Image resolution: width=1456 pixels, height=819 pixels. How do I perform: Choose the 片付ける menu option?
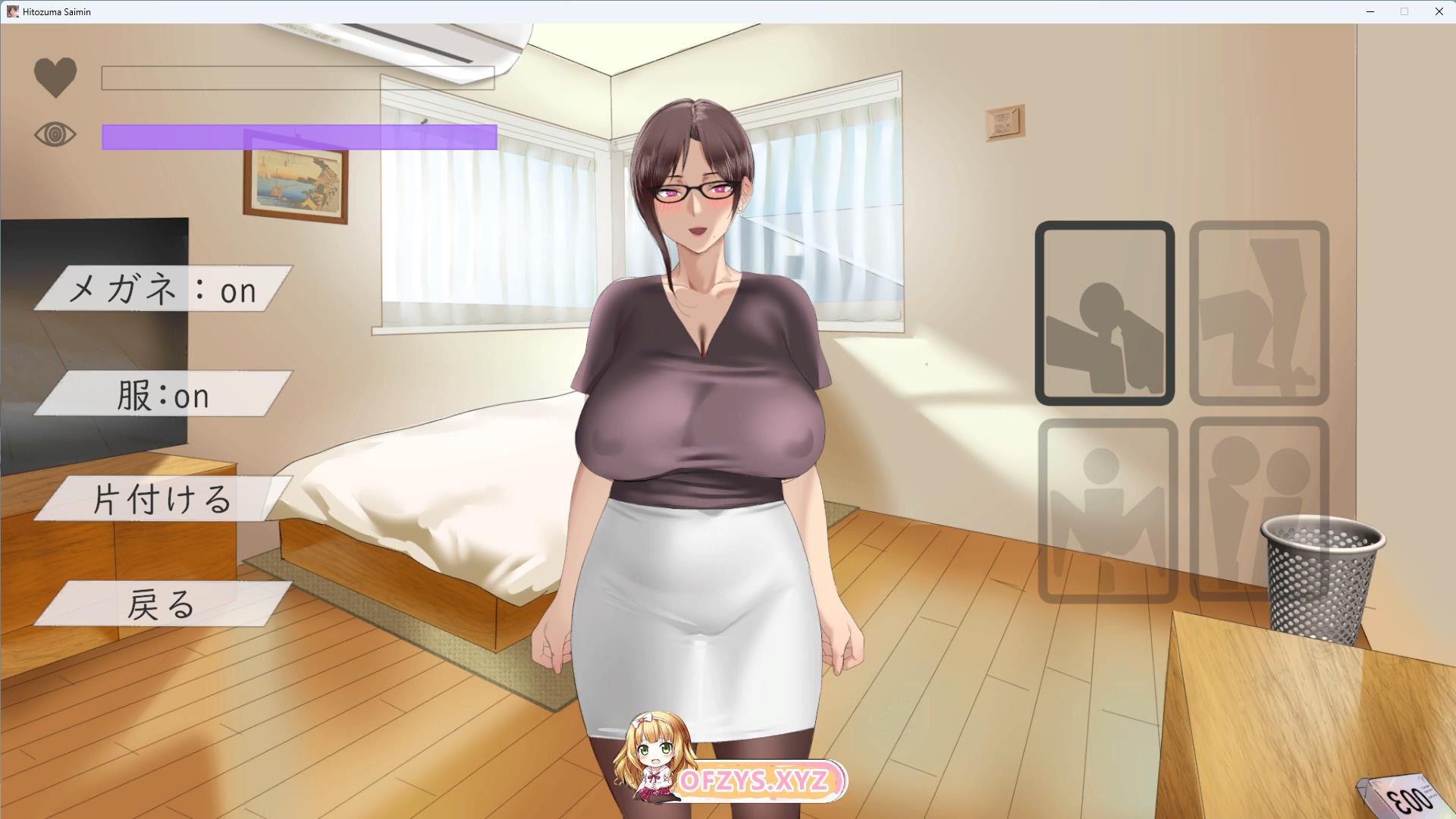point(163,499)
